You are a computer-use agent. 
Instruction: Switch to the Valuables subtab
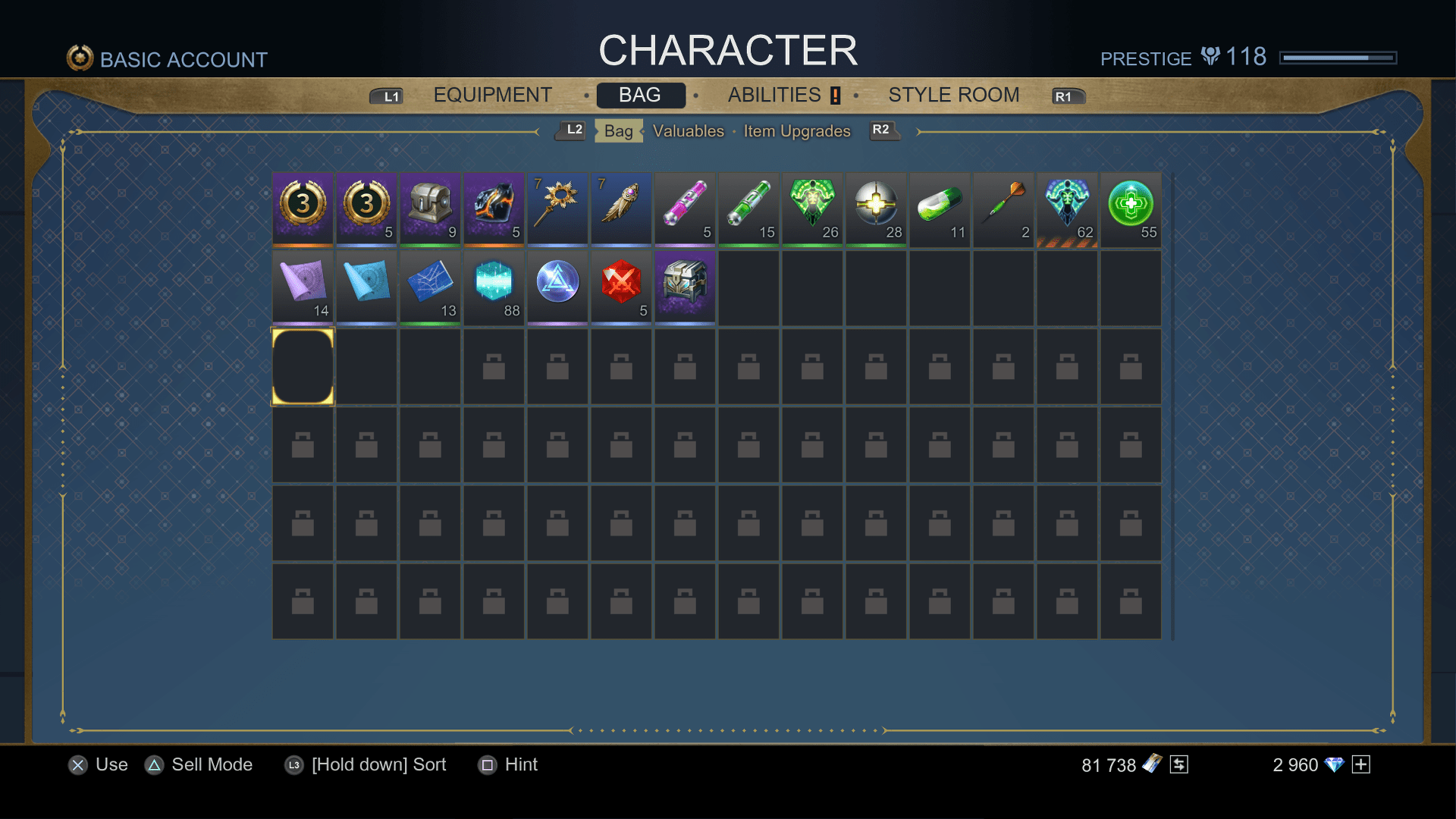[689, 130]
